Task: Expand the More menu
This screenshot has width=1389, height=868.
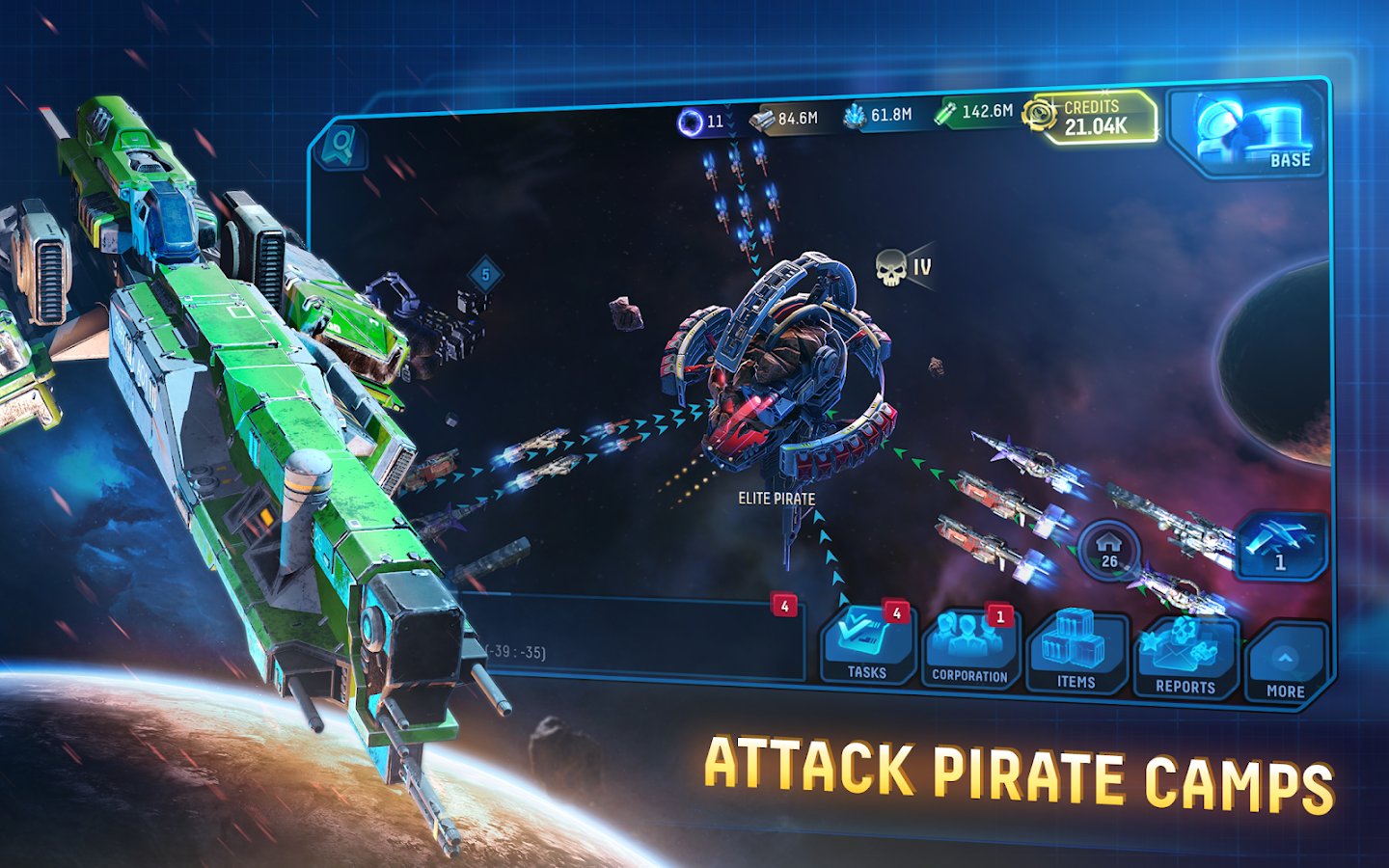Action: coord(1286,665)
